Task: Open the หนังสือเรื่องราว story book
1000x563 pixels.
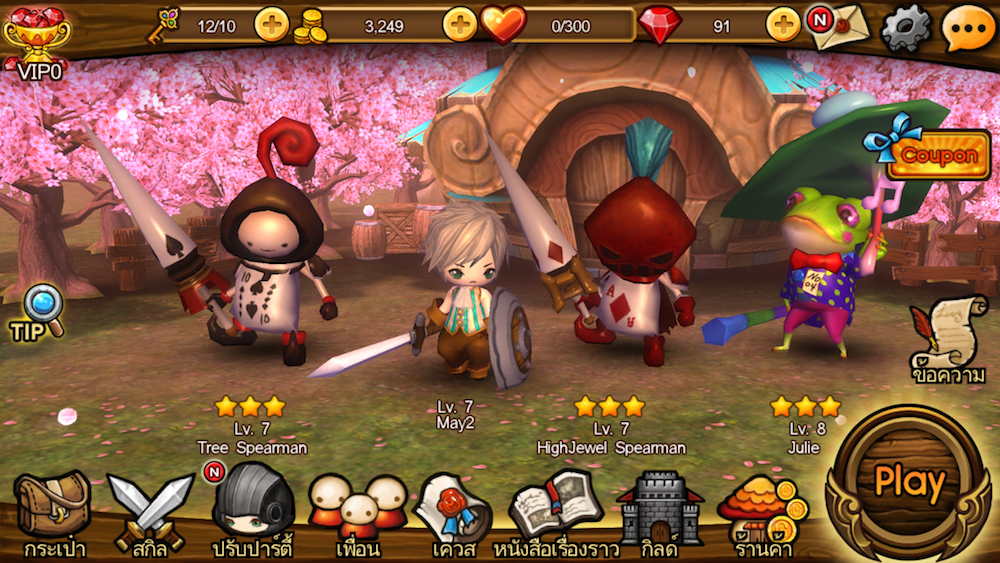Action: point(556,512)
